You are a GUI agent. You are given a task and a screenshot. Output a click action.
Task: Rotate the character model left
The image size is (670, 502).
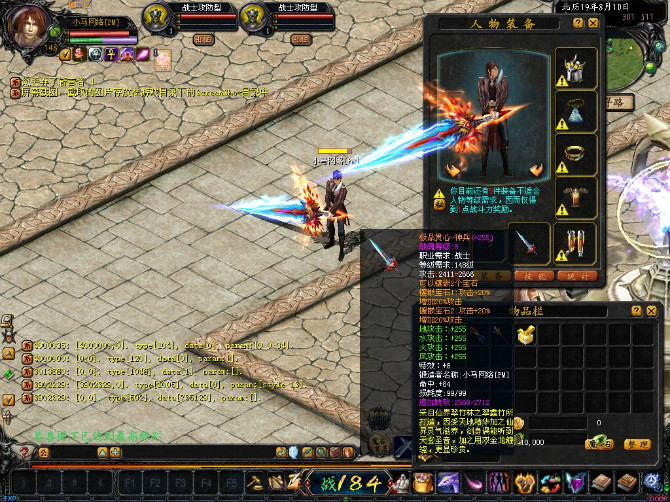coord(453,169)
